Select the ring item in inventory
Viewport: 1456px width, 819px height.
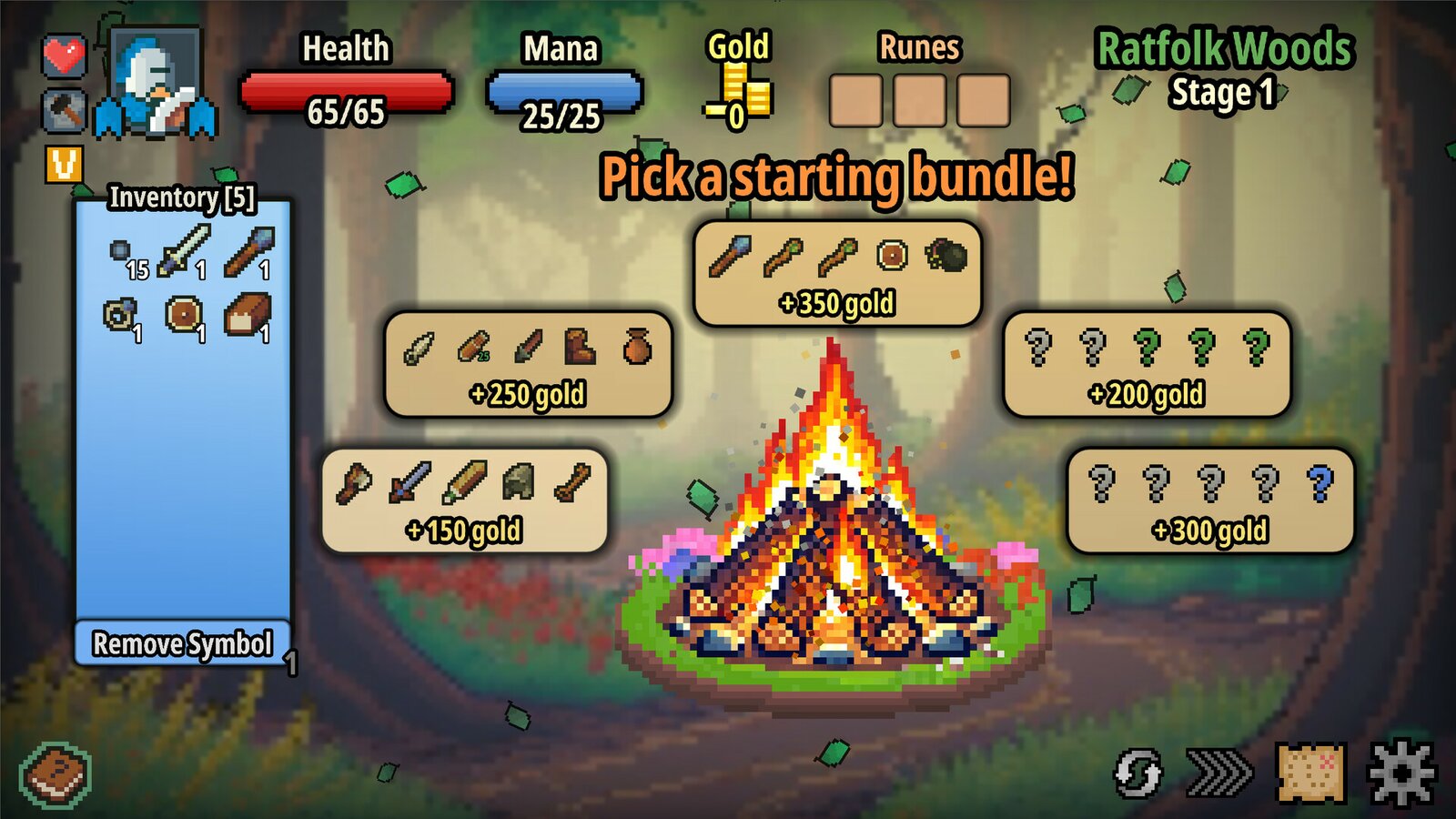tap(118, 316)
